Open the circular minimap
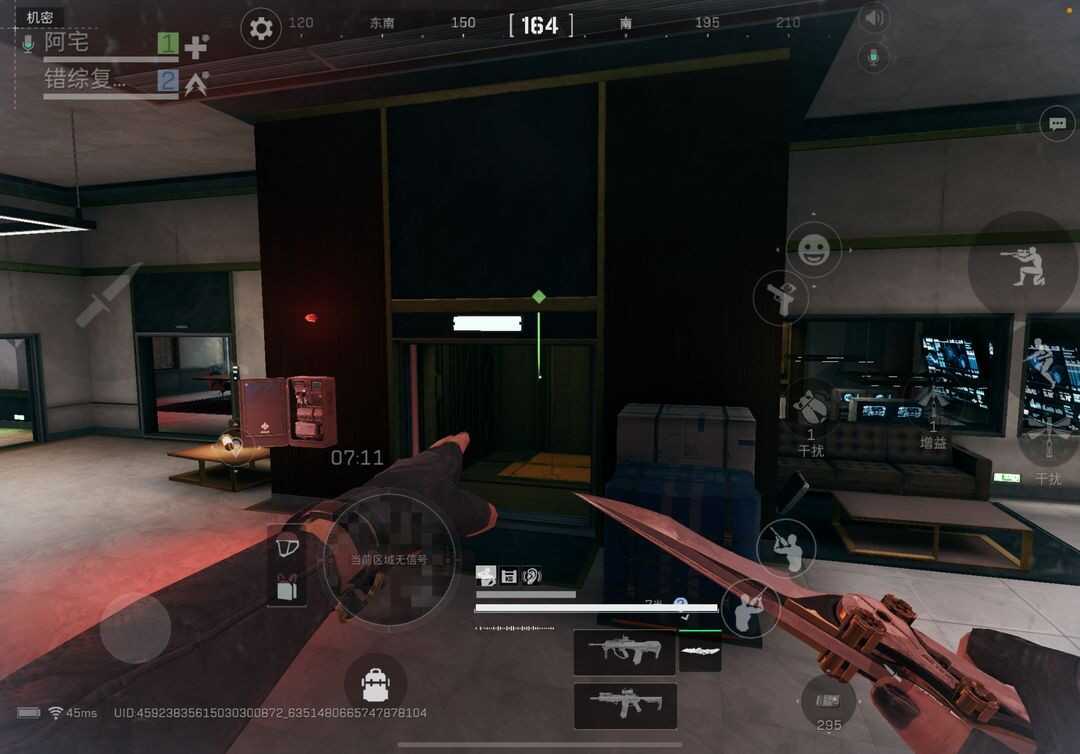 389,560
